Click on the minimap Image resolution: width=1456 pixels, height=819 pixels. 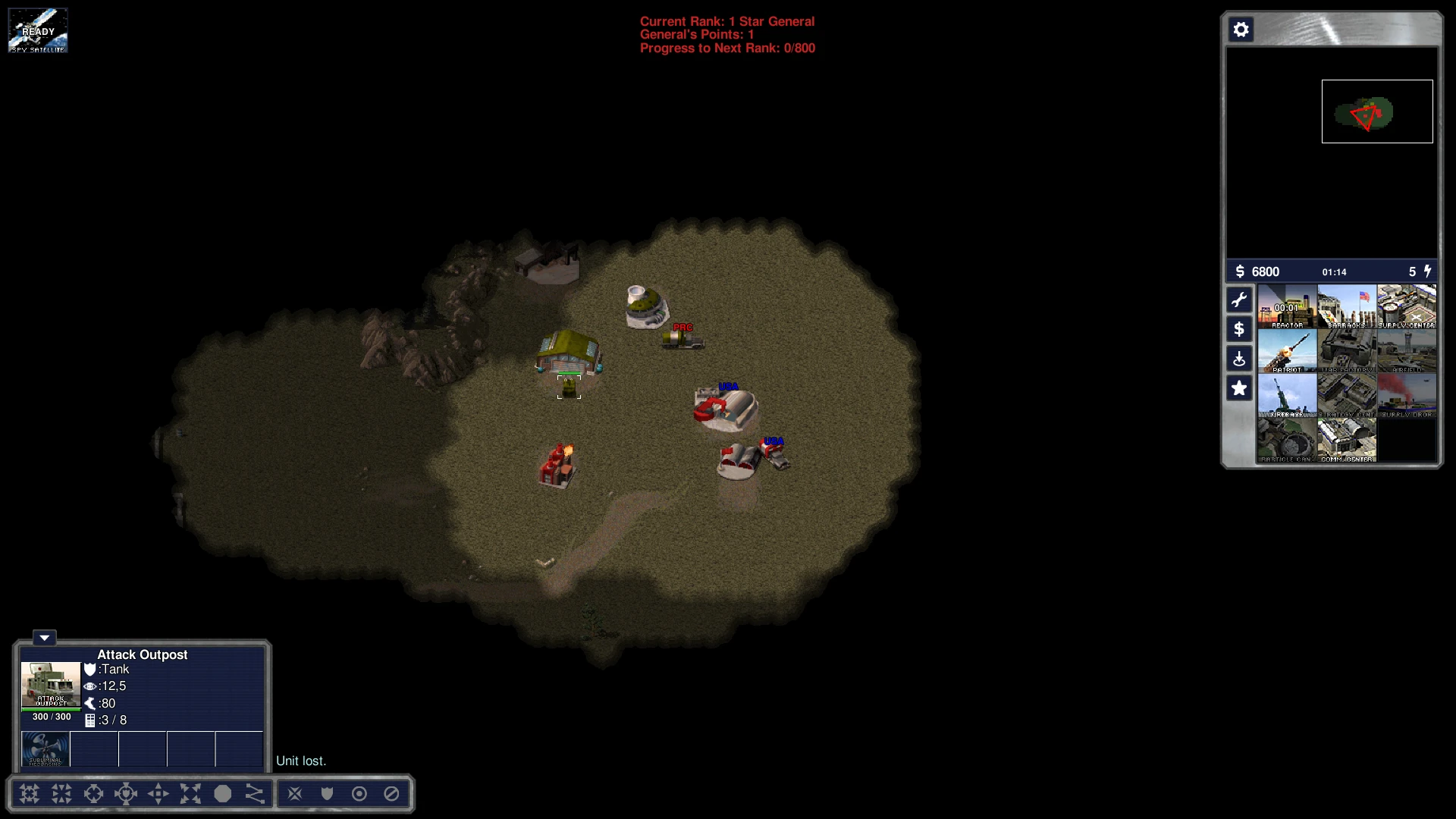(x=1332, y=152)
